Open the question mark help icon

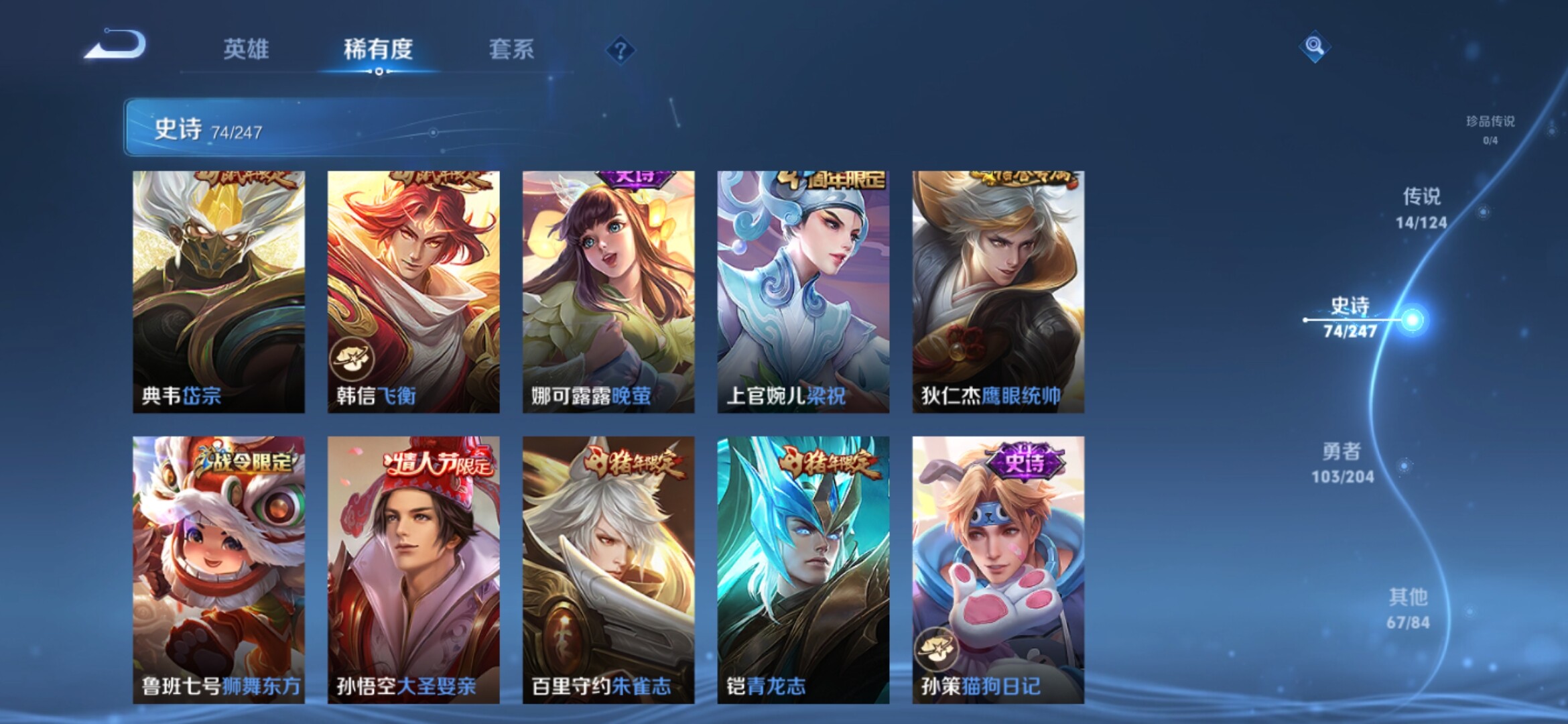coord(620,50)
